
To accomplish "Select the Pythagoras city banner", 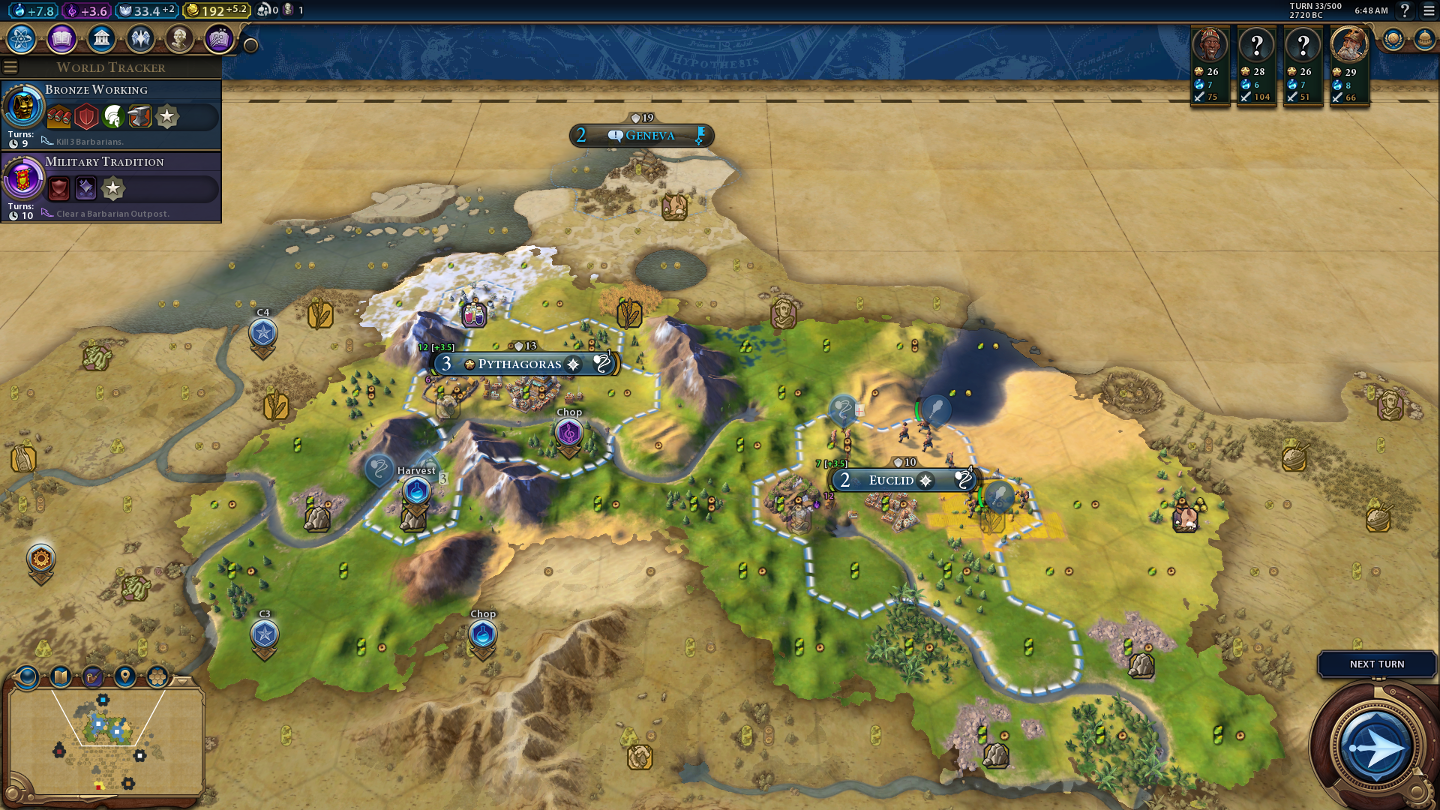I will click(x=520, y=364).
